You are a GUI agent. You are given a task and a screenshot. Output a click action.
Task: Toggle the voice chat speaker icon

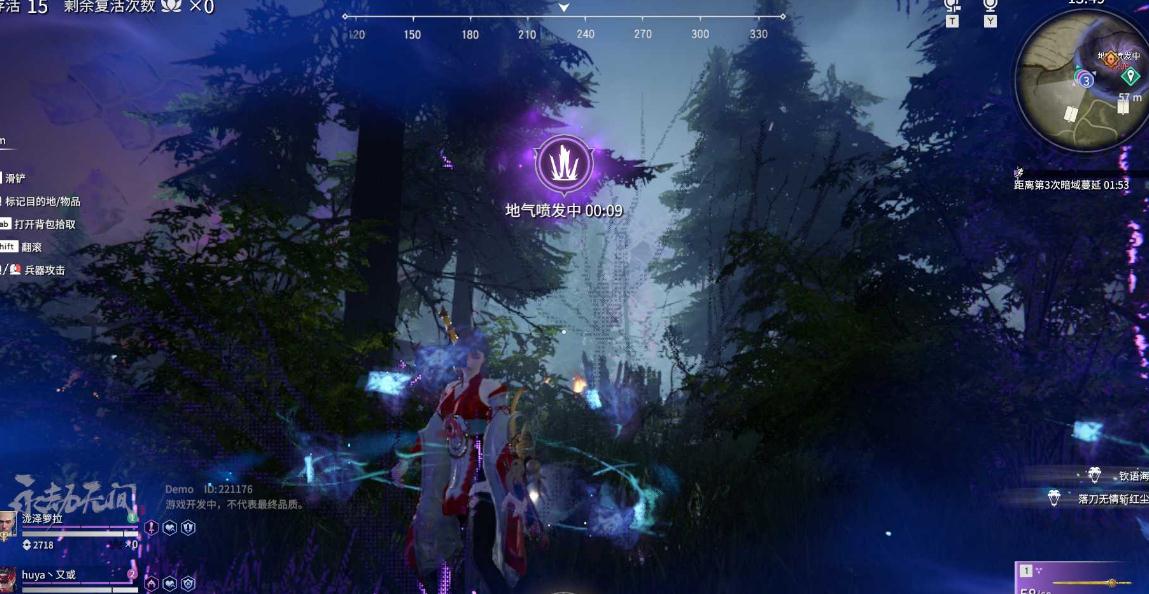point(951,6)
